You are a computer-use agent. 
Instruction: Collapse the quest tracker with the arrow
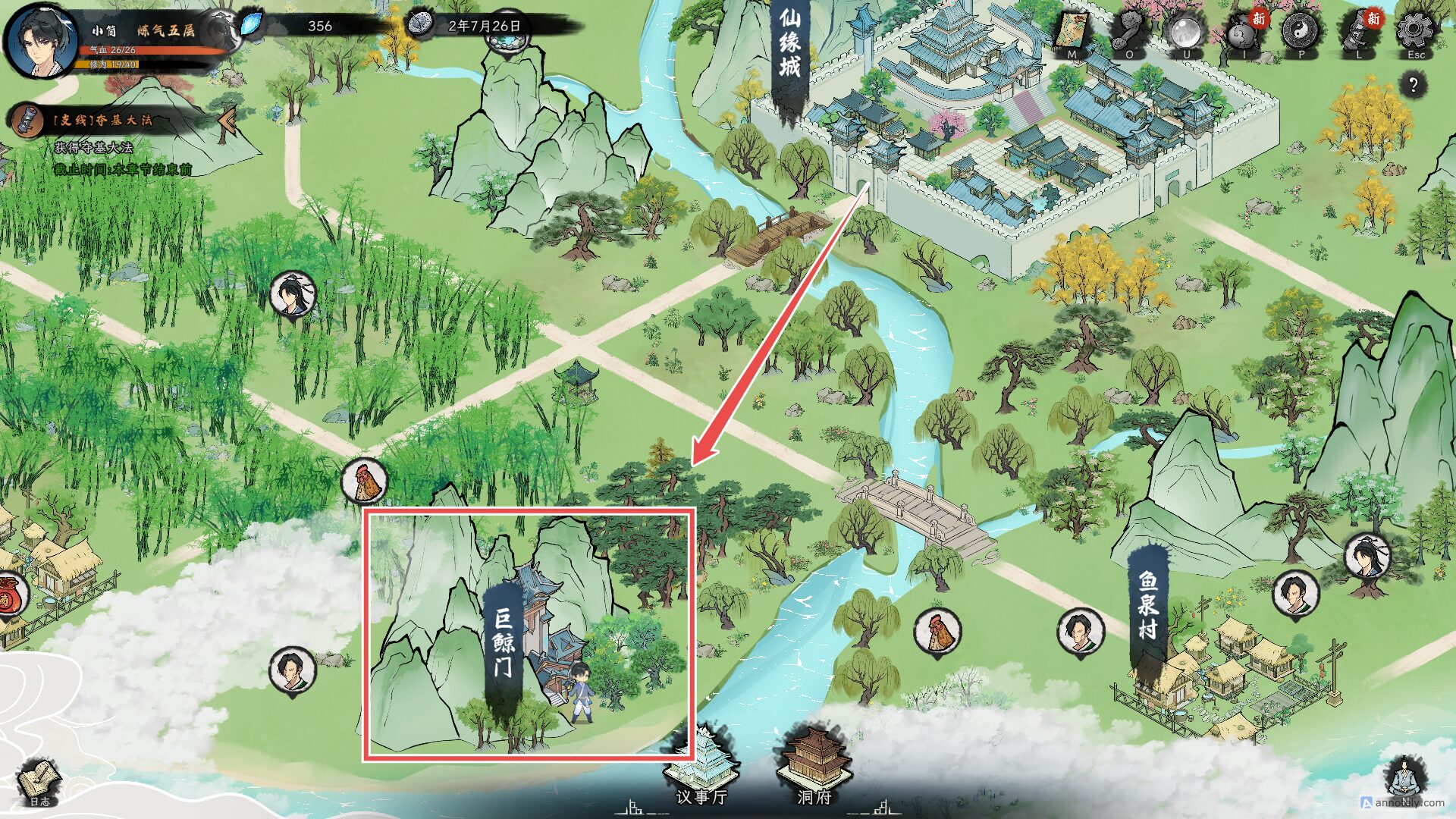tap(227, 120)
